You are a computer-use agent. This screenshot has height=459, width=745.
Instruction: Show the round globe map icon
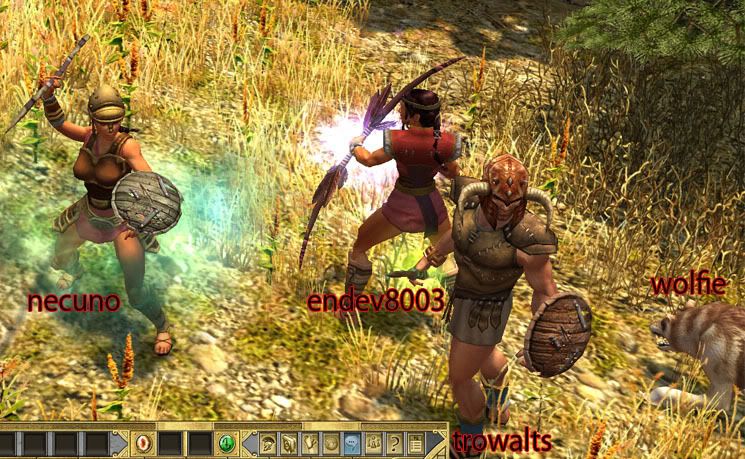coord(331,442)
